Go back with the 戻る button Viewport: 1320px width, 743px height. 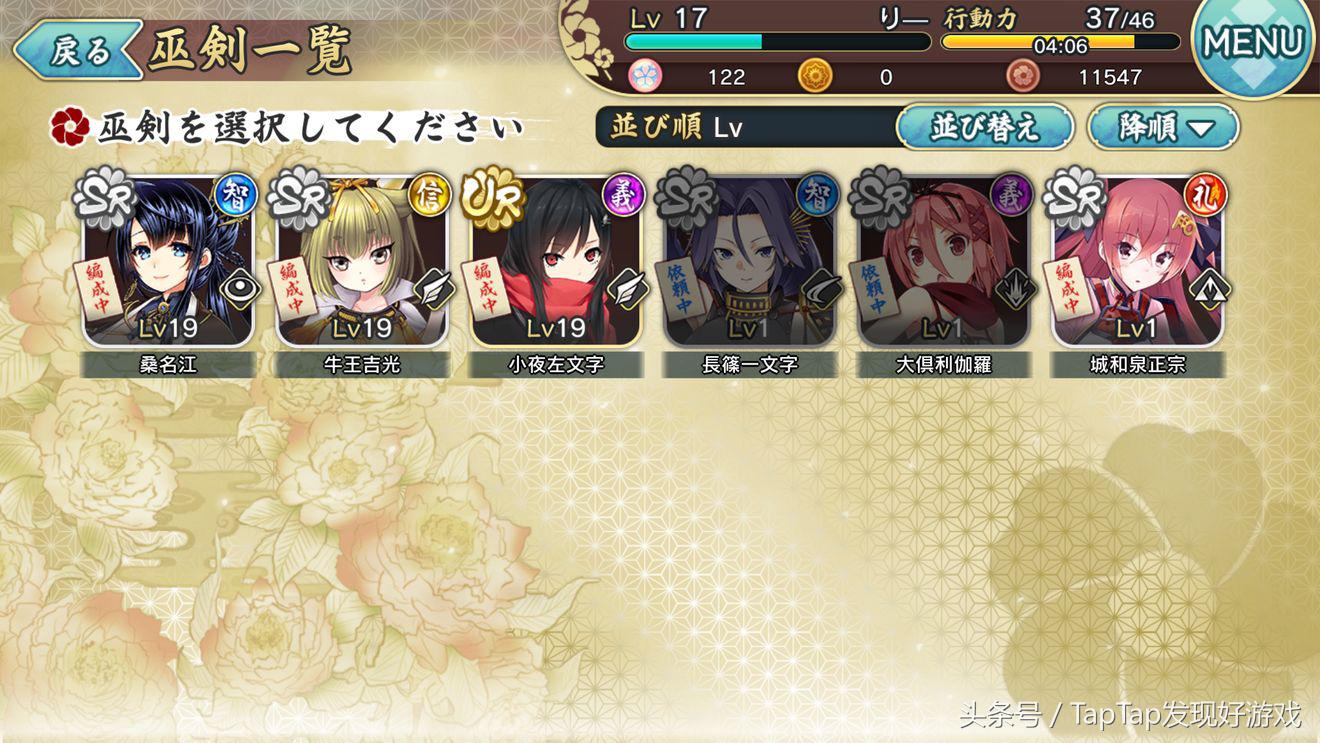tap(78, 50)
